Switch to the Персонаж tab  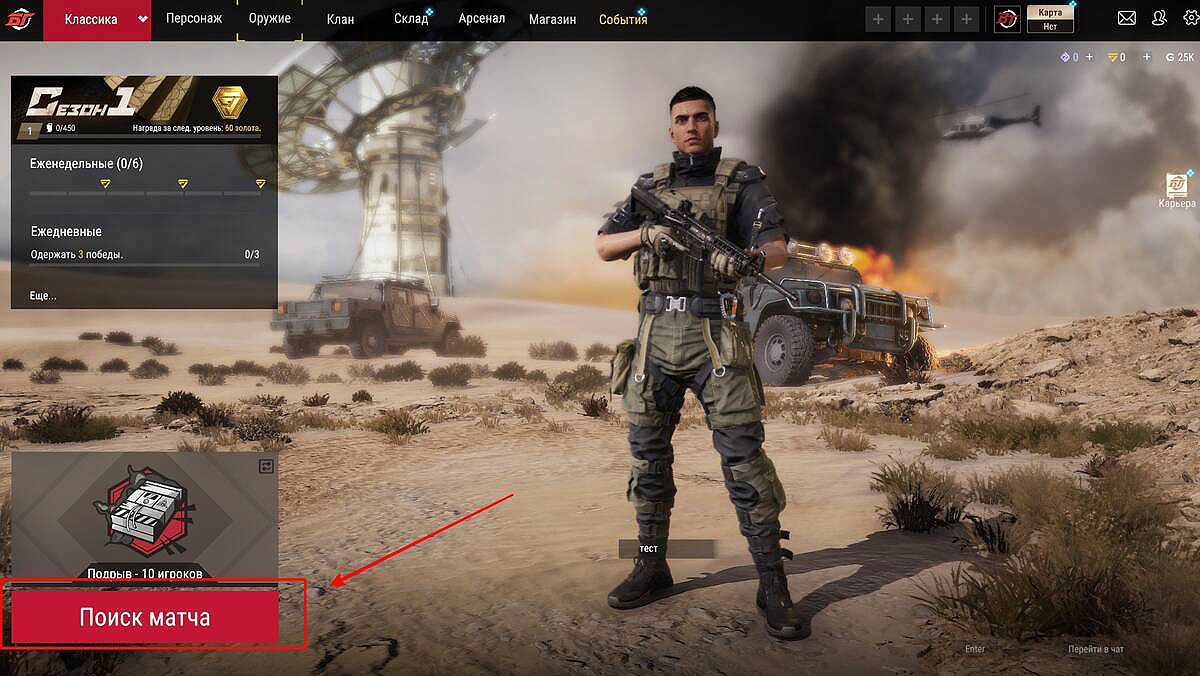194,19
